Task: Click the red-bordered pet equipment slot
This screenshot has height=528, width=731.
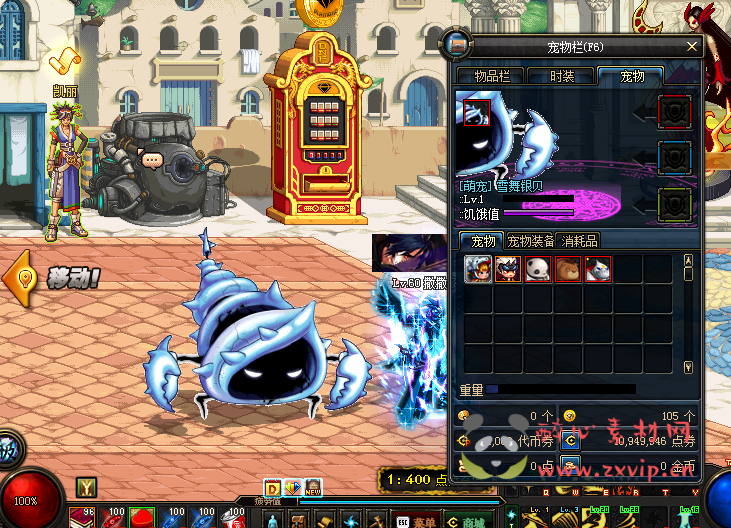Action: pyautogui.click(x=675, y=110)
